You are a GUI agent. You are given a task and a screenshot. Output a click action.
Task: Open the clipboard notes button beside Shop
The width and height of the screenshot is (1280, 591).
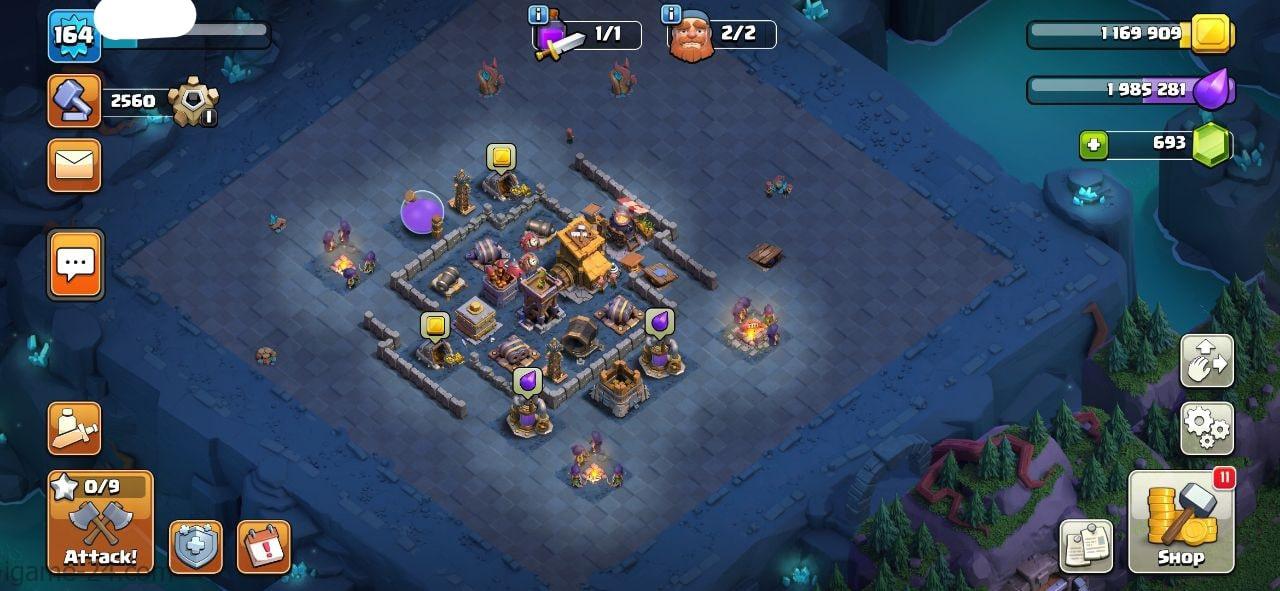[x=1086, y=547]
